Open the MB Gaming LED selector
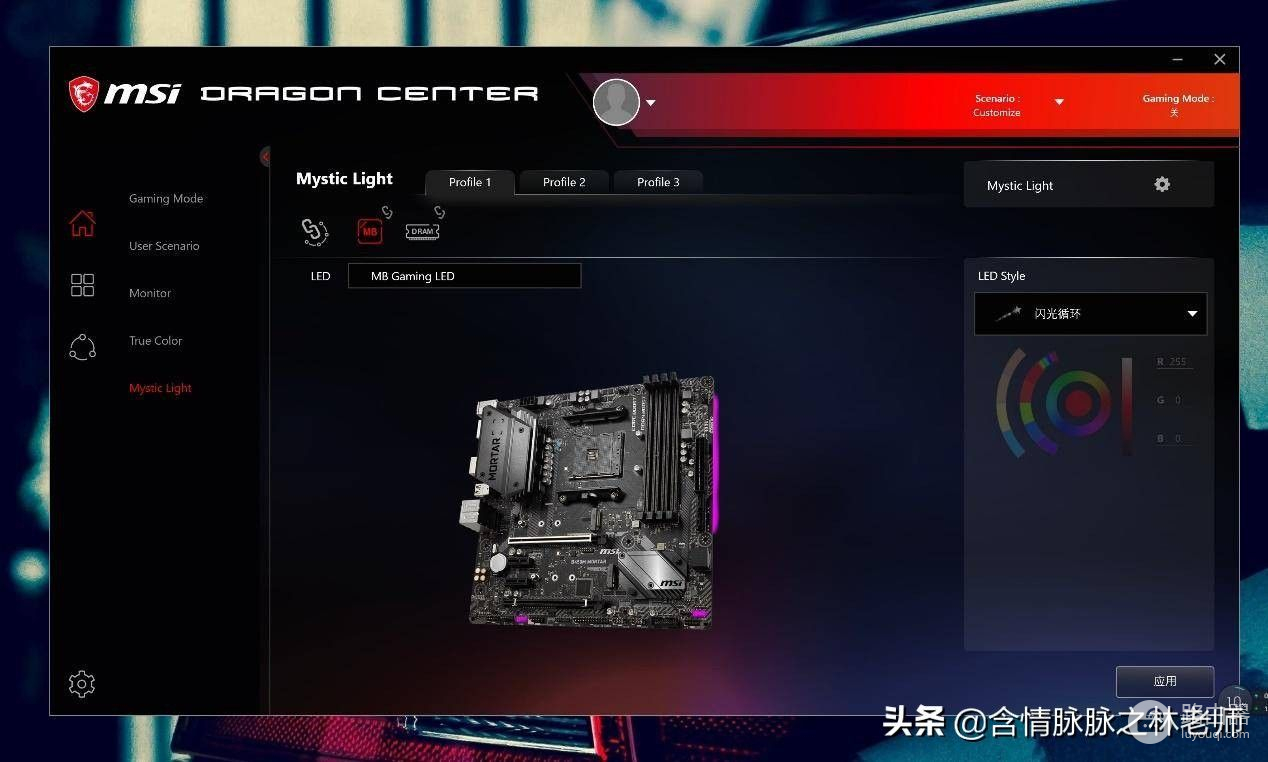This screenshot has width=1268, height=762. pyautogui.click(x=464, y=276)
